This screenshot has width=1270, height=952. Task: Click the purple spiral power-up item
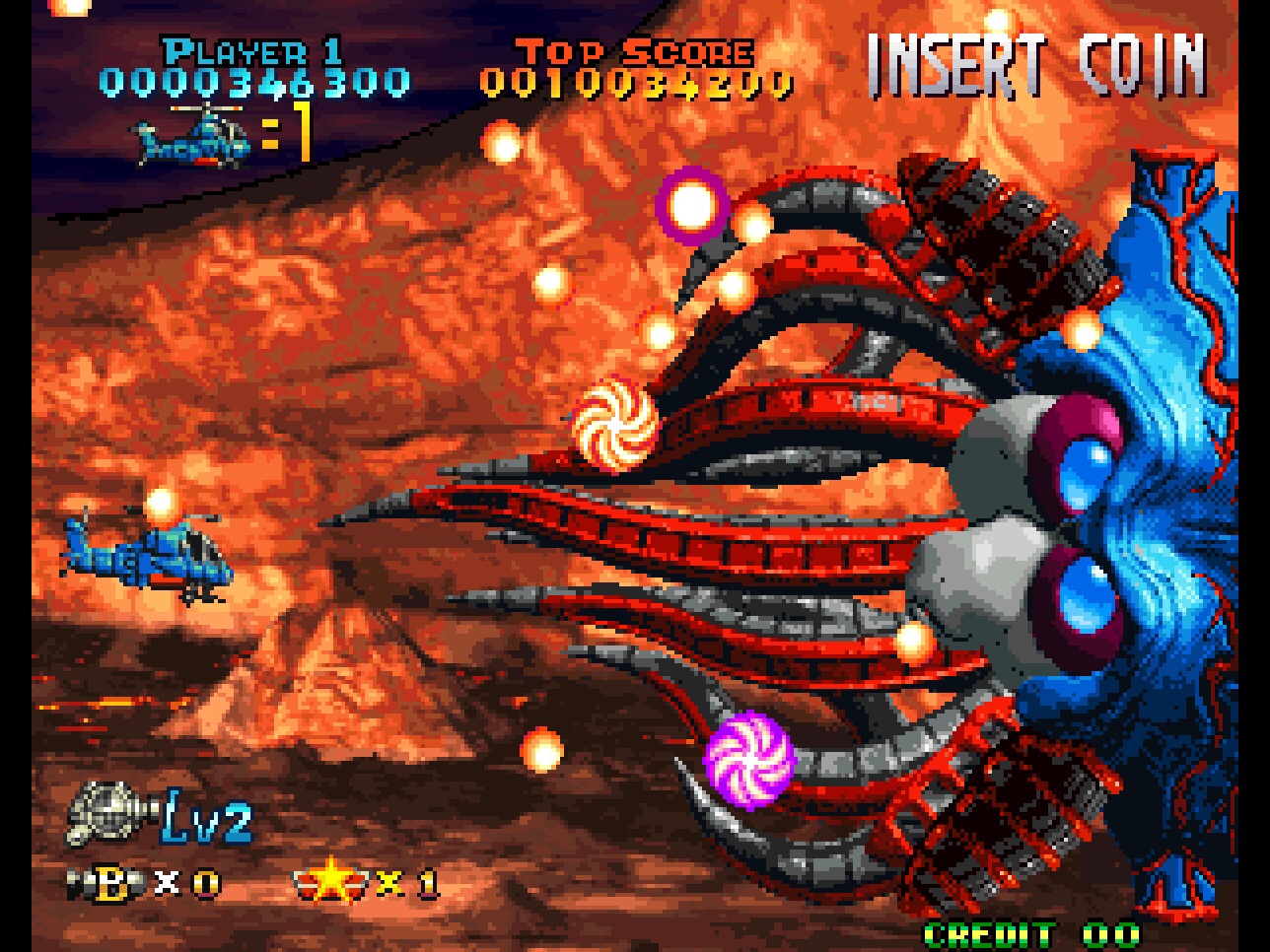tap(751, 760)
